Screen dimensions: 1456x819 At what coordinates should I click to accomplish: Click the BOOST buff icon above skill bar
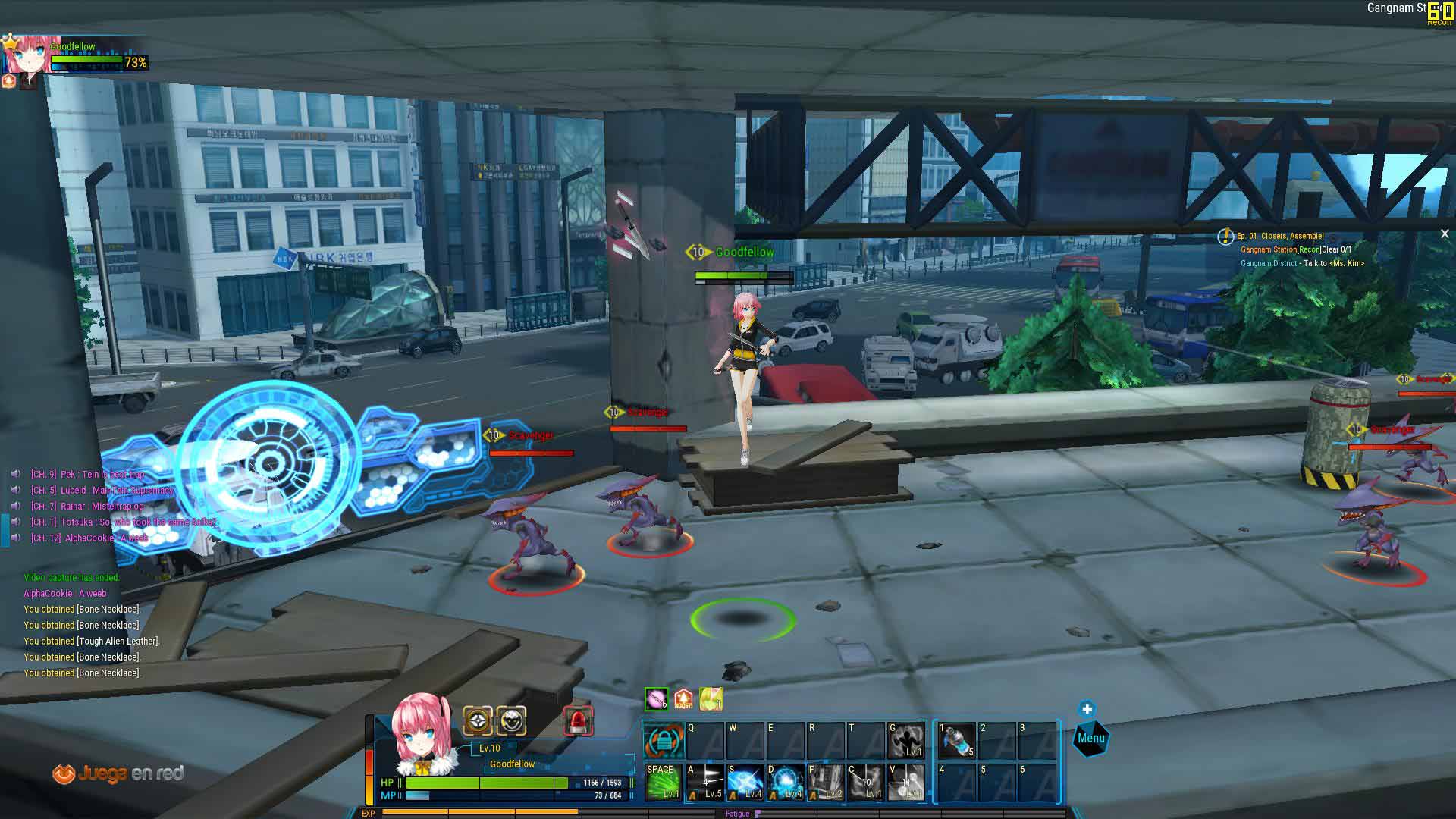[683, 699]
